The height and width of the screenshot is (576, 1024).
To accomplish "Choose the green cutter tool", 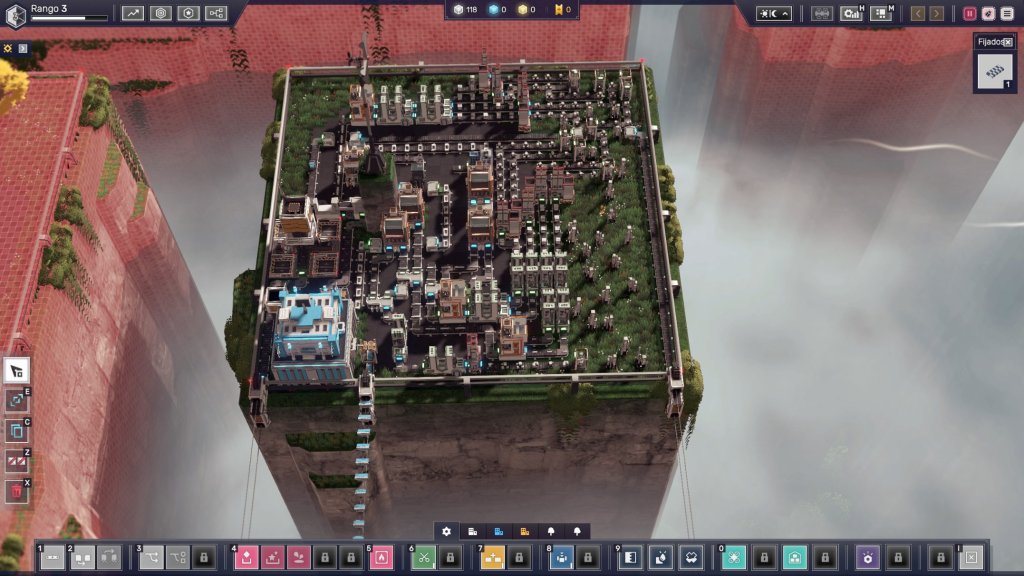I will point(423,557).
